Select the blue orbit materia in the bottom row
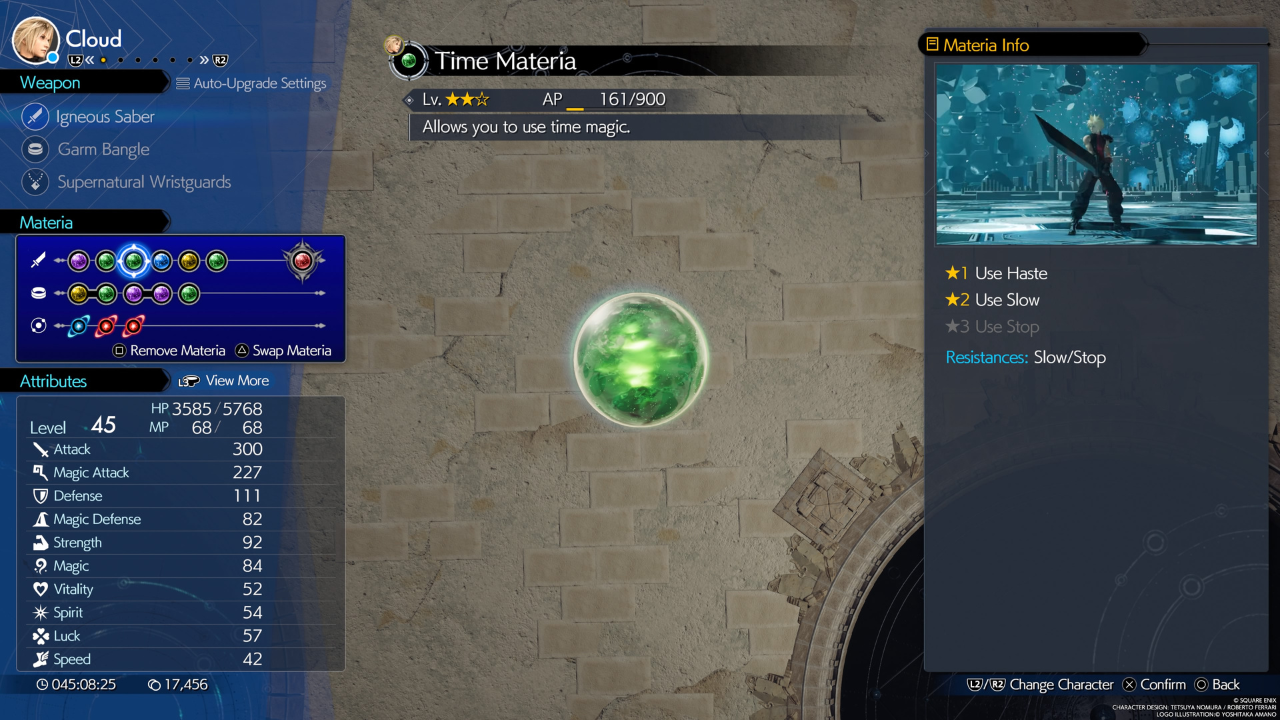The image size is (1280, 720). [x=79, y=325]
